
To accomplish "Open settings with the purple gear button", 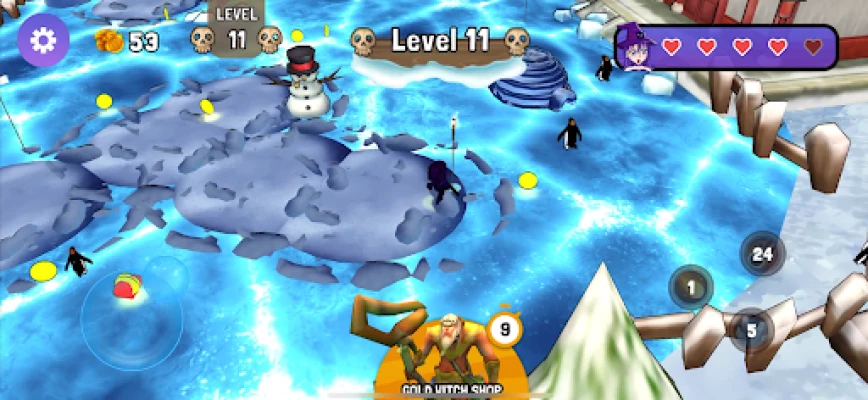I will click(43, 41).
